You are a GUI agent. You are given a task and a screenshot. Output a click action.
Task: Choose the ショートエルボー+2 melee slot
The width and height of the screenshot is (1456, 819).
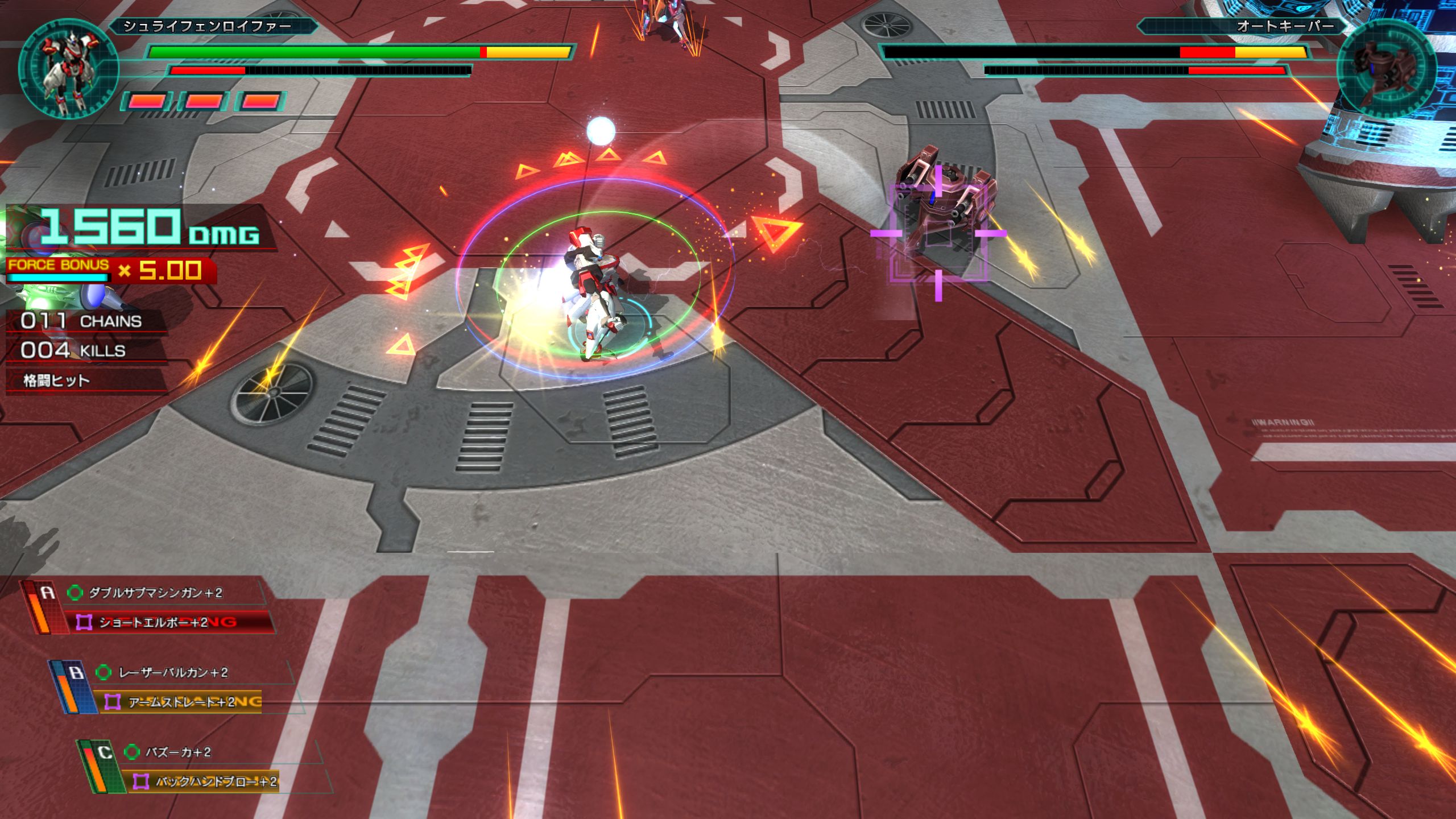[x=154, y=622]
